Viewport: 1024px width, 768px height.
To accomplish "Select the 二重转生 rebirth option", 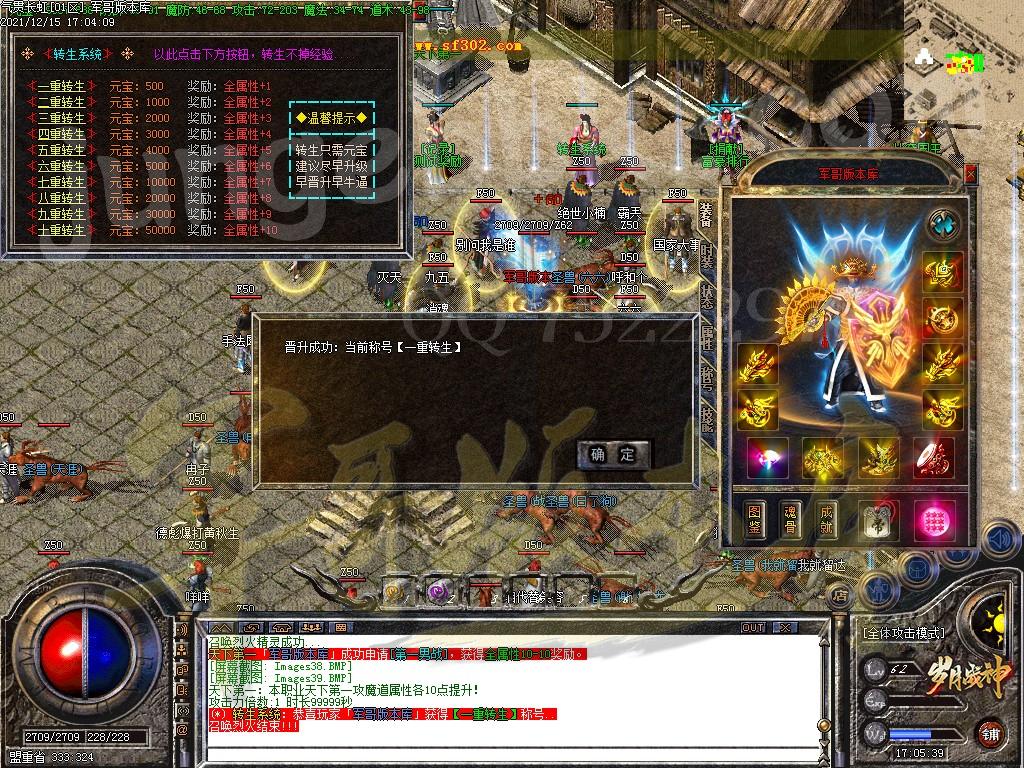I will click(61, 103).
